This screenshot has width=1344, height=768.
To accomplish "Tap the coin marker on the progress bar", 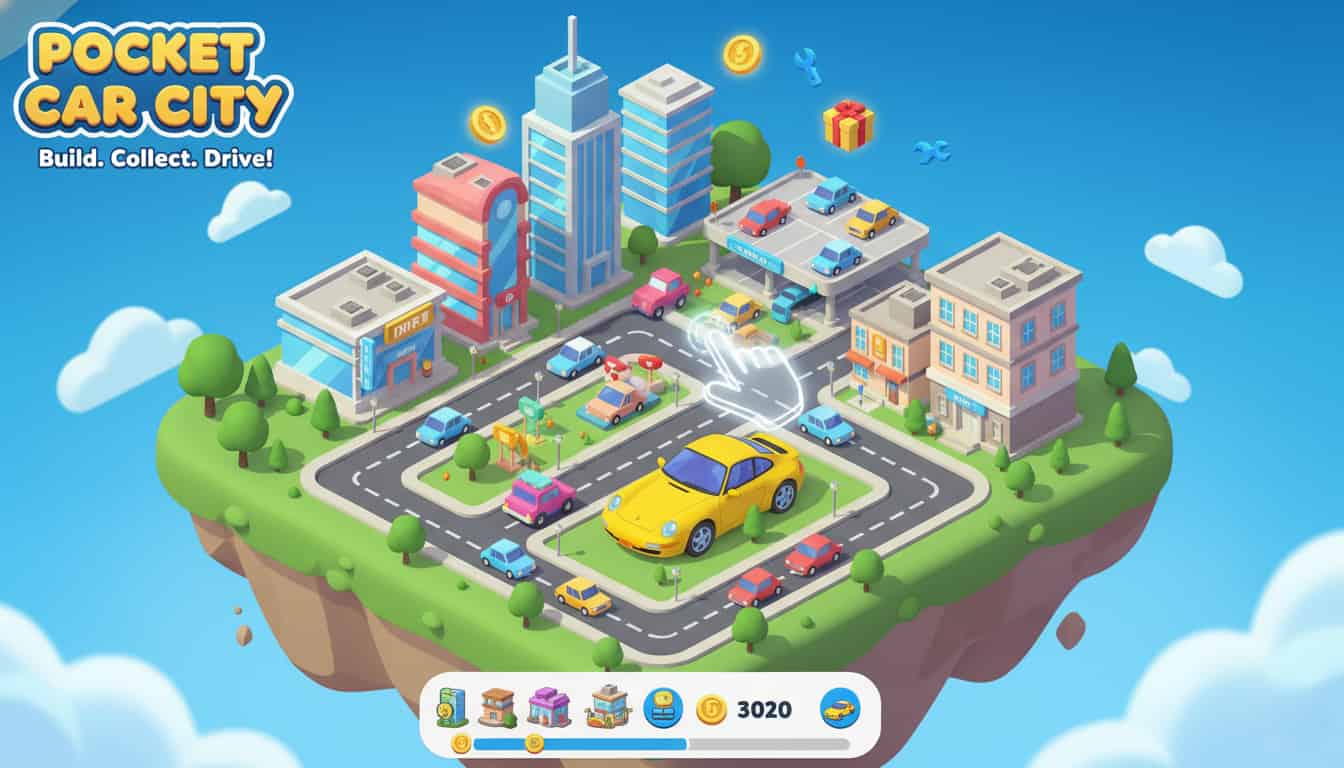I will (x=533, y=742).
